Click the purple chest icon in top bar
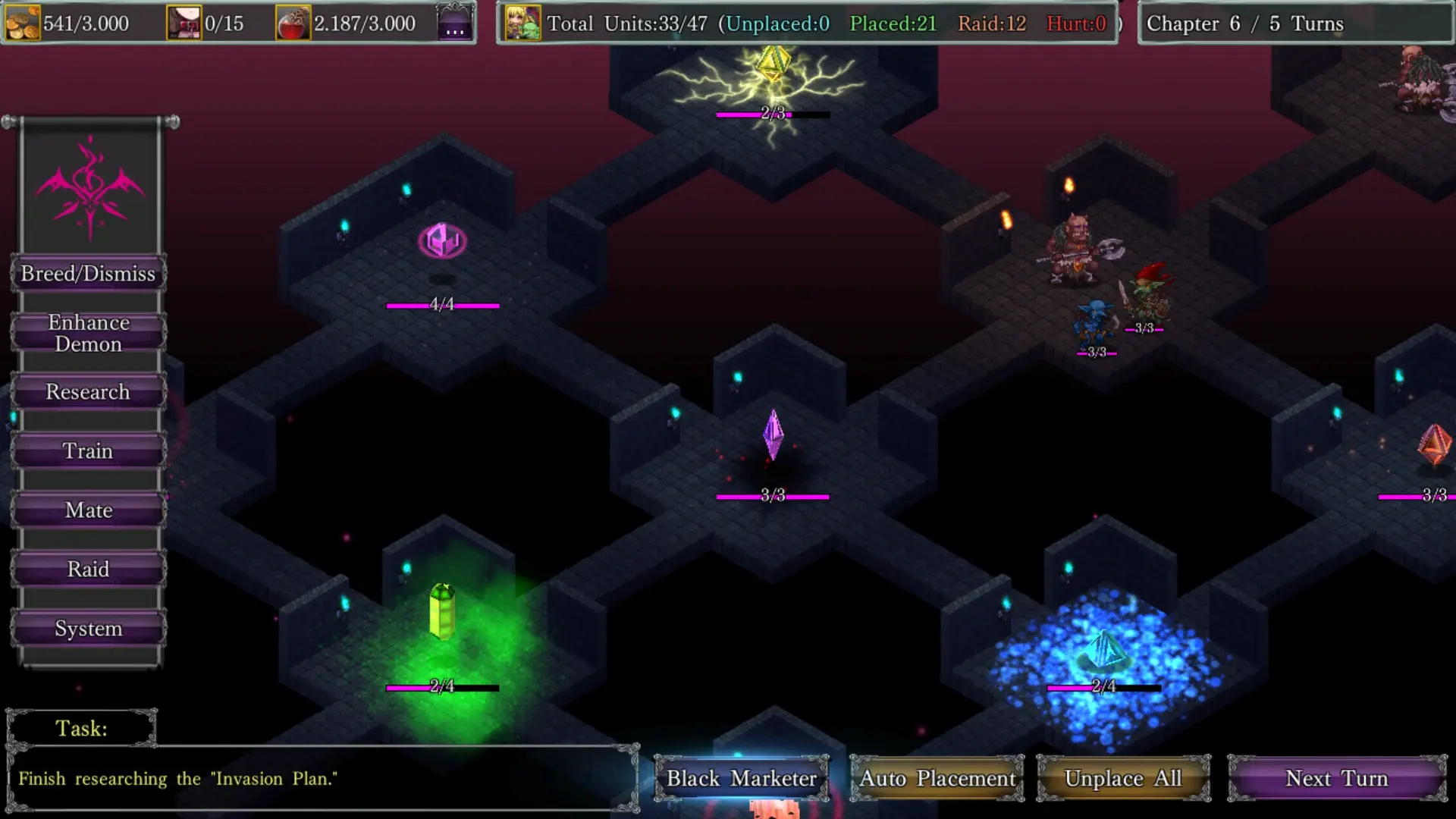Screen dimensions: 1456x819 [x=455, y=23]
